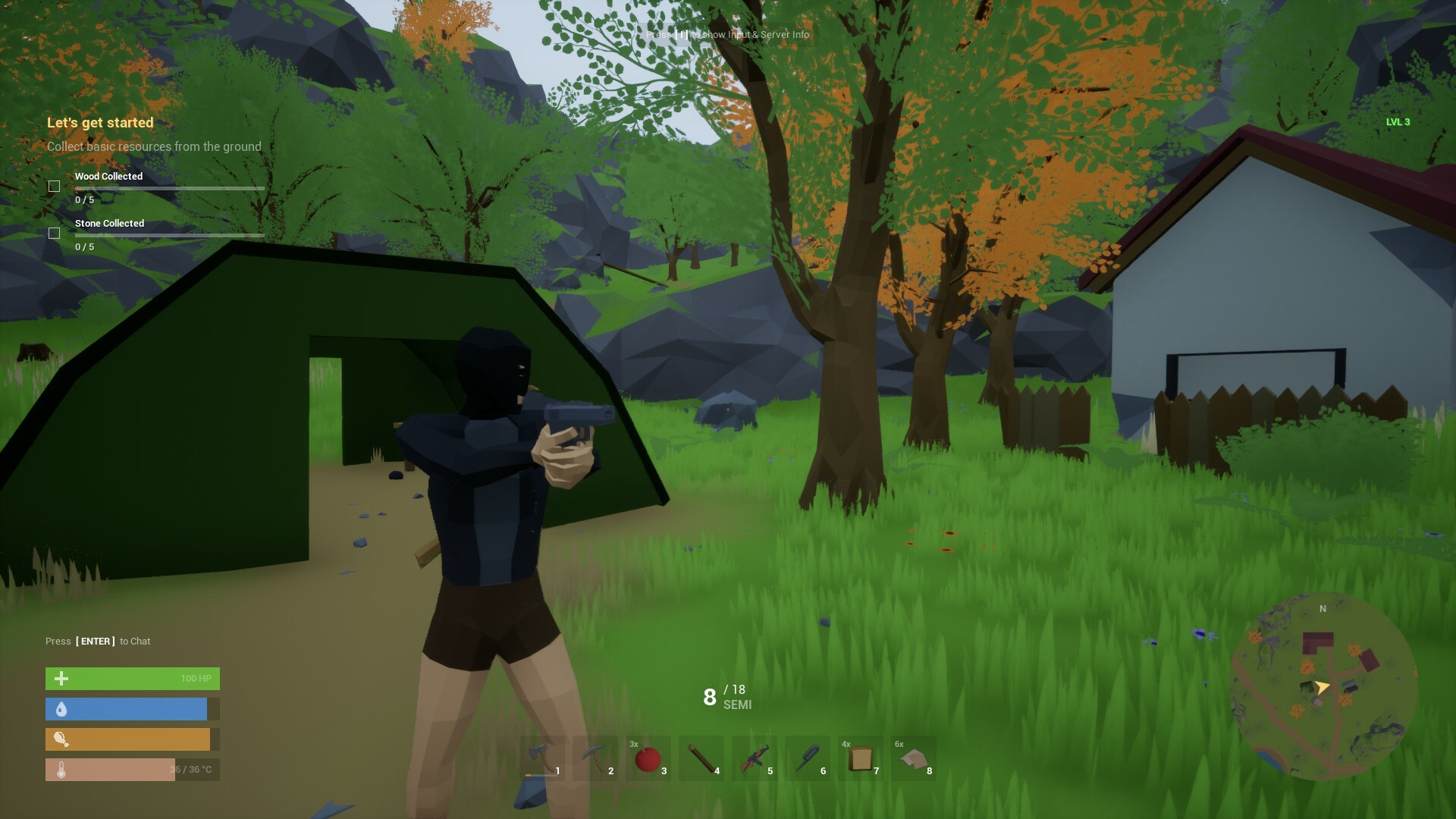Select the pickaxe in hotbar slot 2

coord(596,758)
